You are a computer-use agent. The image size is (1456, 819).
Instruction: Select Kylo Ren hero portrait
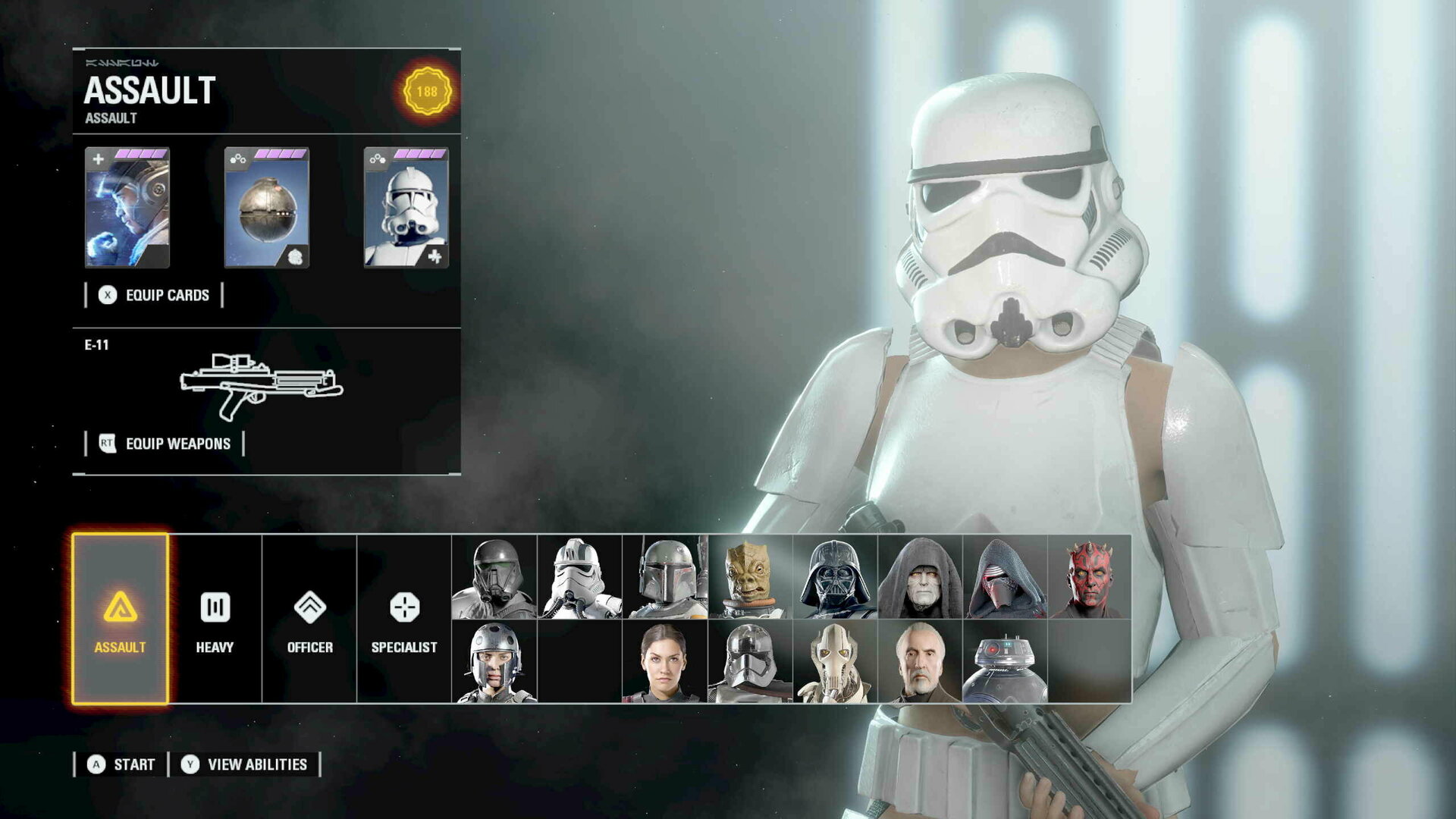click(1005, 577)
